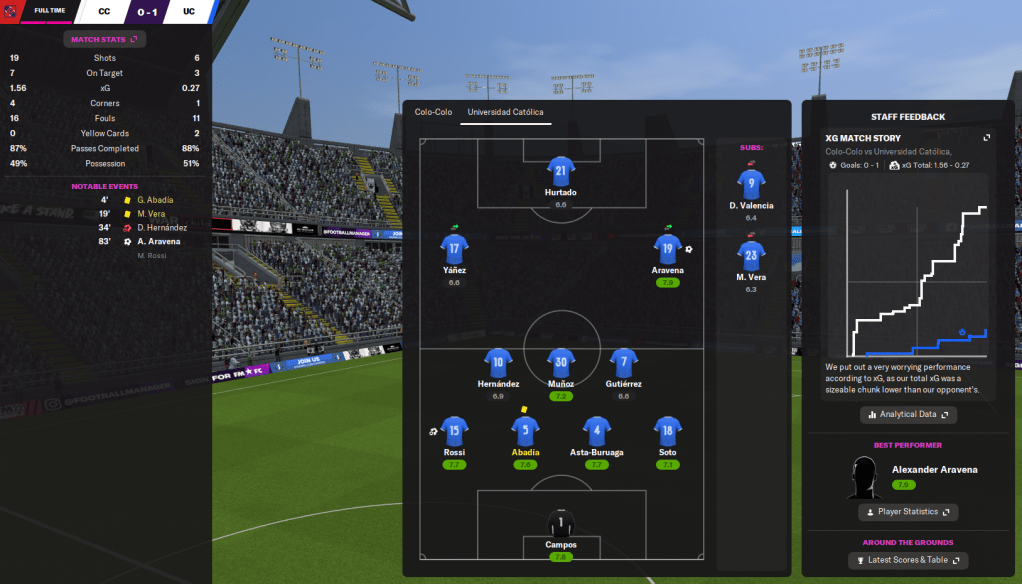Pick Yáñez on the left wing

tap(454, 250)
